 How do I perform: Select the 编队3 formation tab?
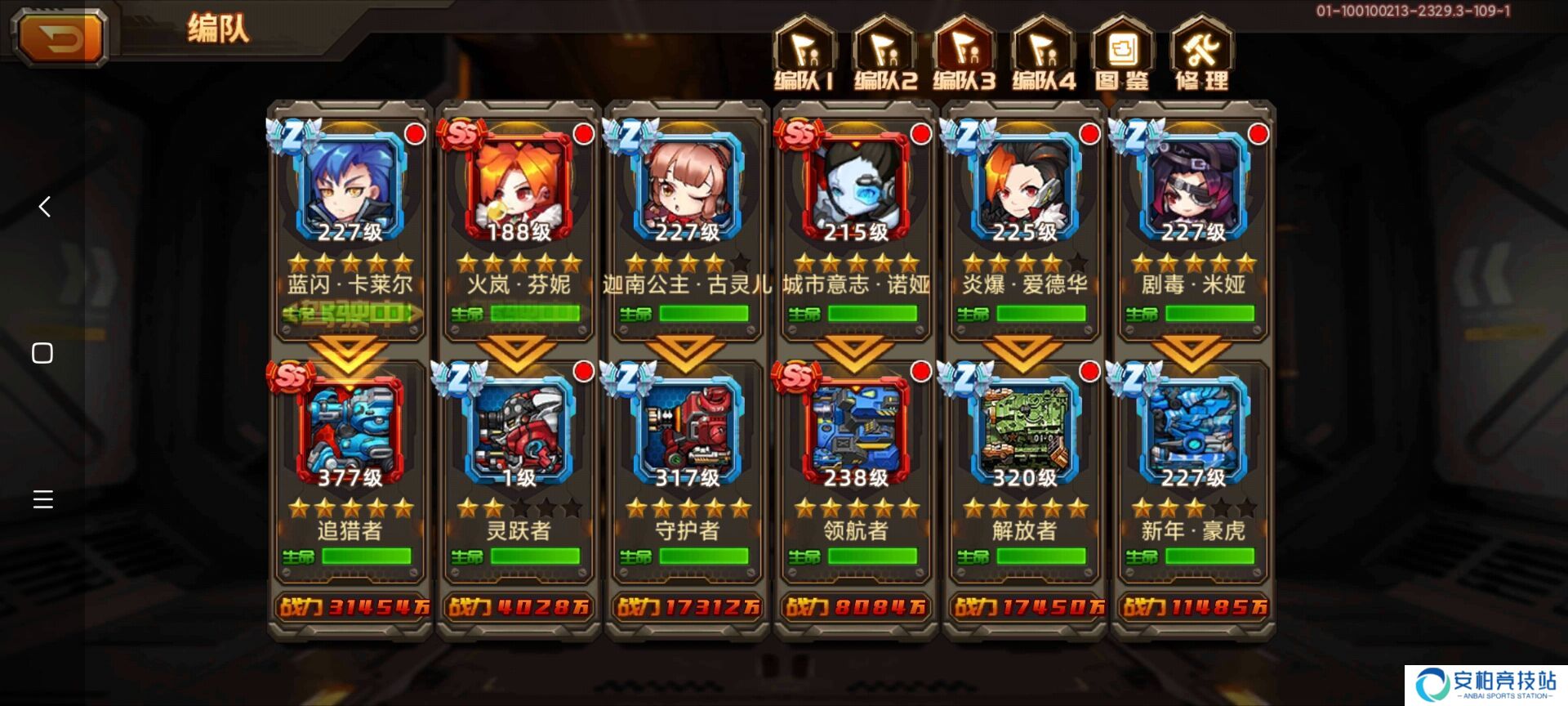pos(964,54)
